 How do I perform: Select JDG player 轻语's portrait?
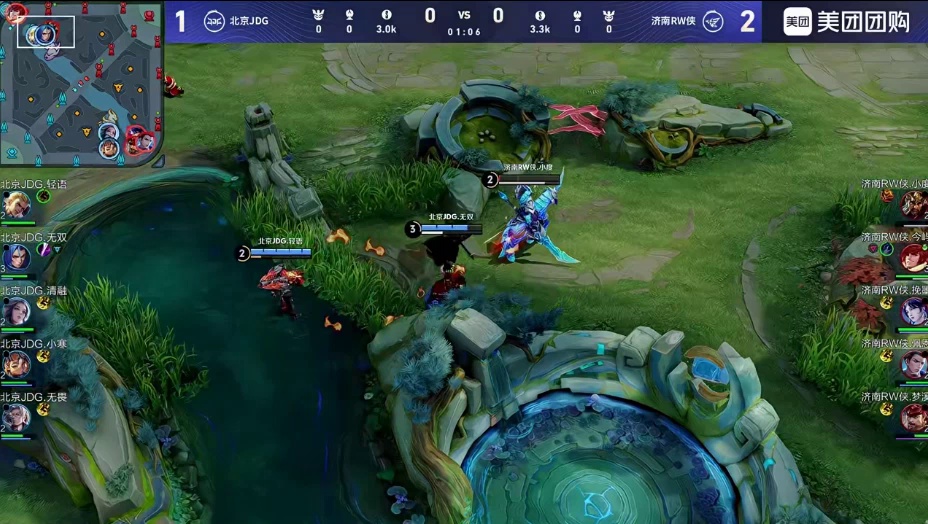[x=15, y=205]
